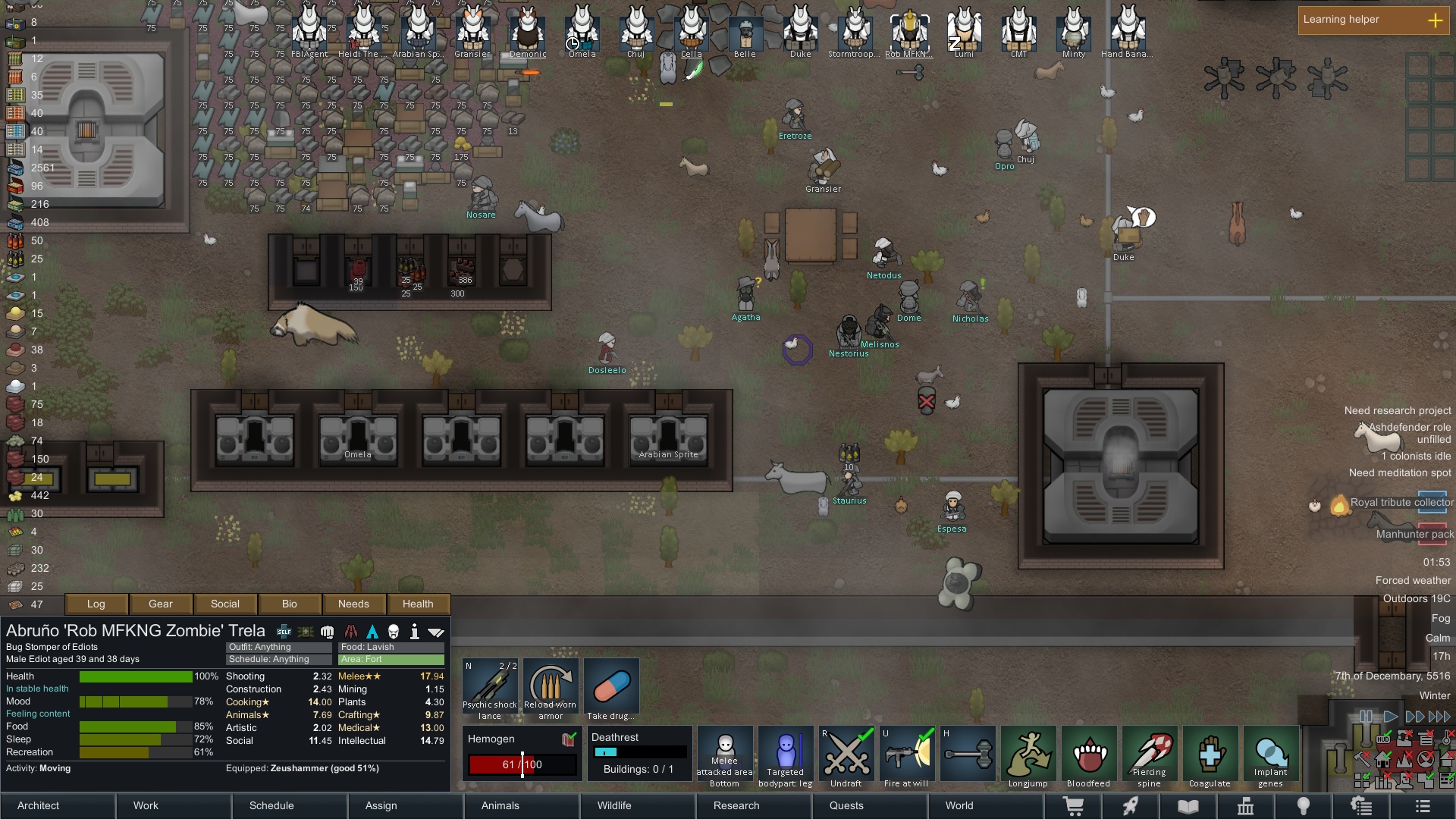Switch to the Health tab

419,604
